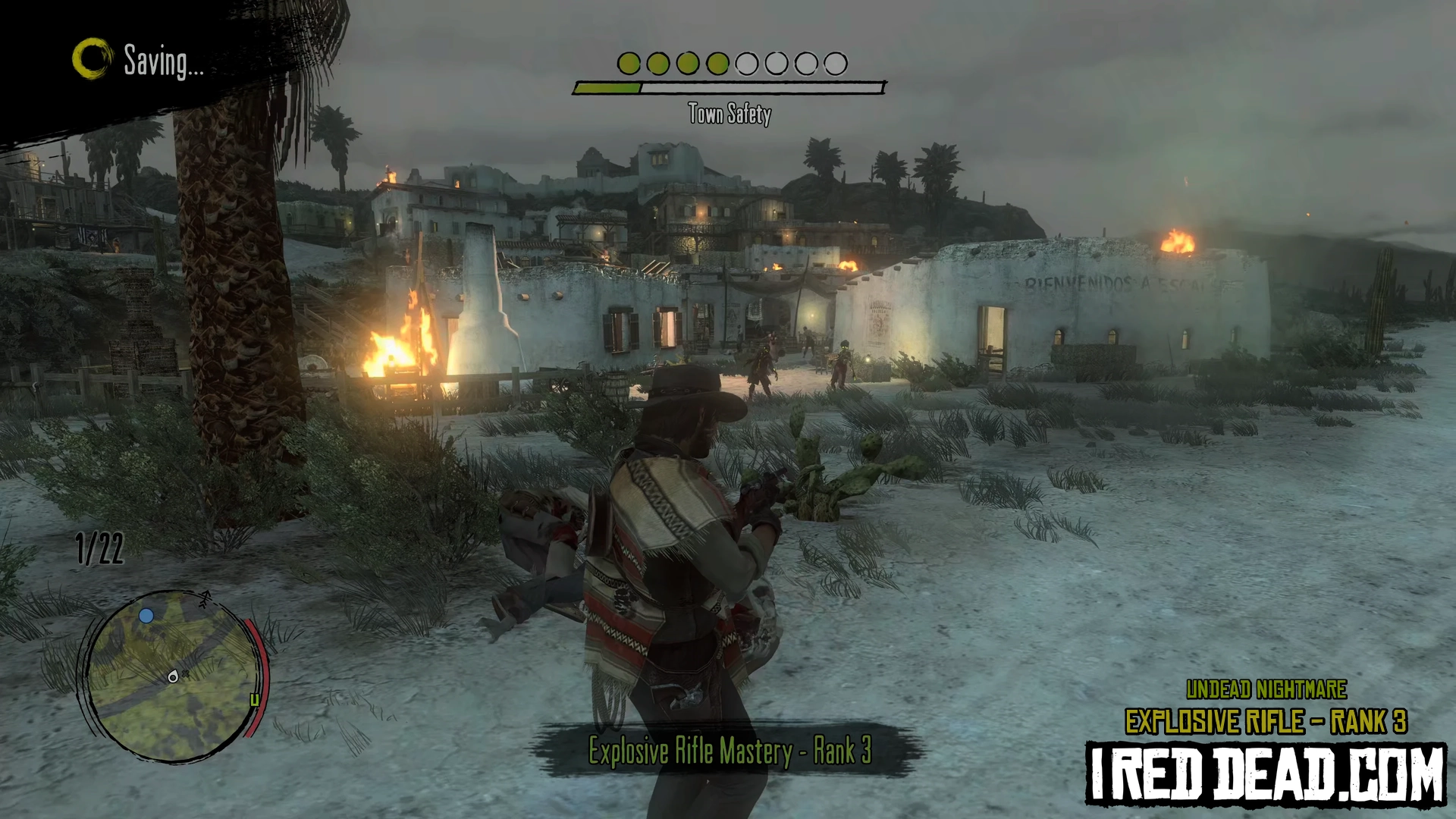This screenshot has height=819, width=1456.
Task: Select the blue marker on minimap
Action: [x=146, y=616]
